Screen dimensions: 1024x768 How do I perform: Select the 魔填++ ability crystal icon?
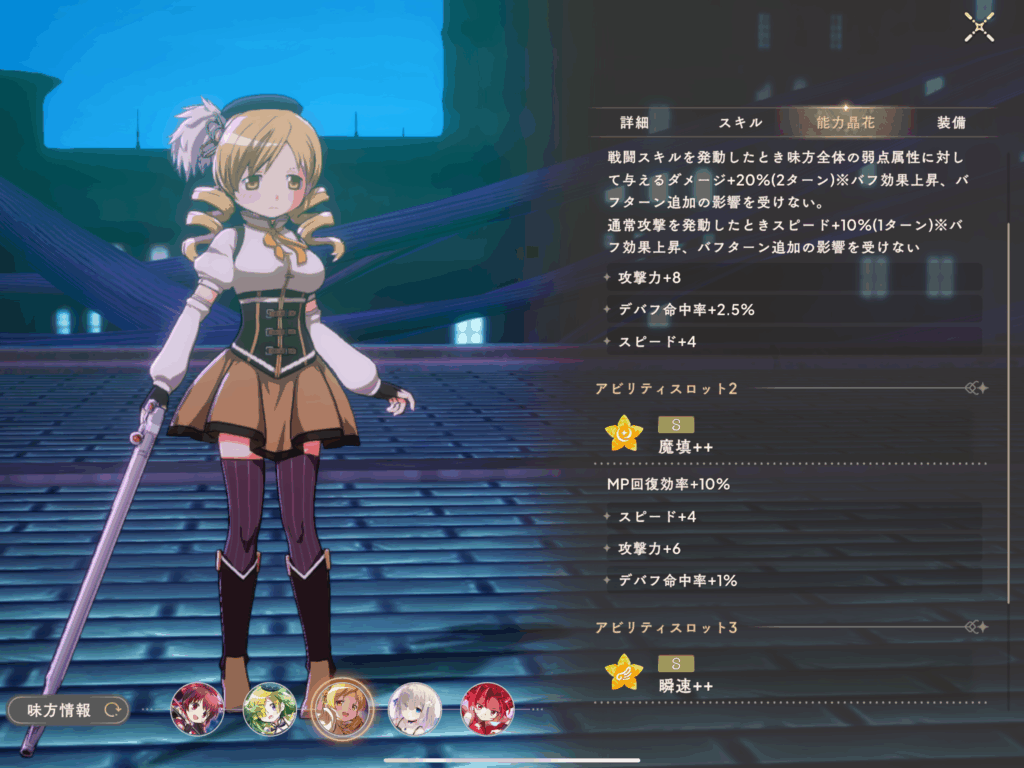[624, 433]
